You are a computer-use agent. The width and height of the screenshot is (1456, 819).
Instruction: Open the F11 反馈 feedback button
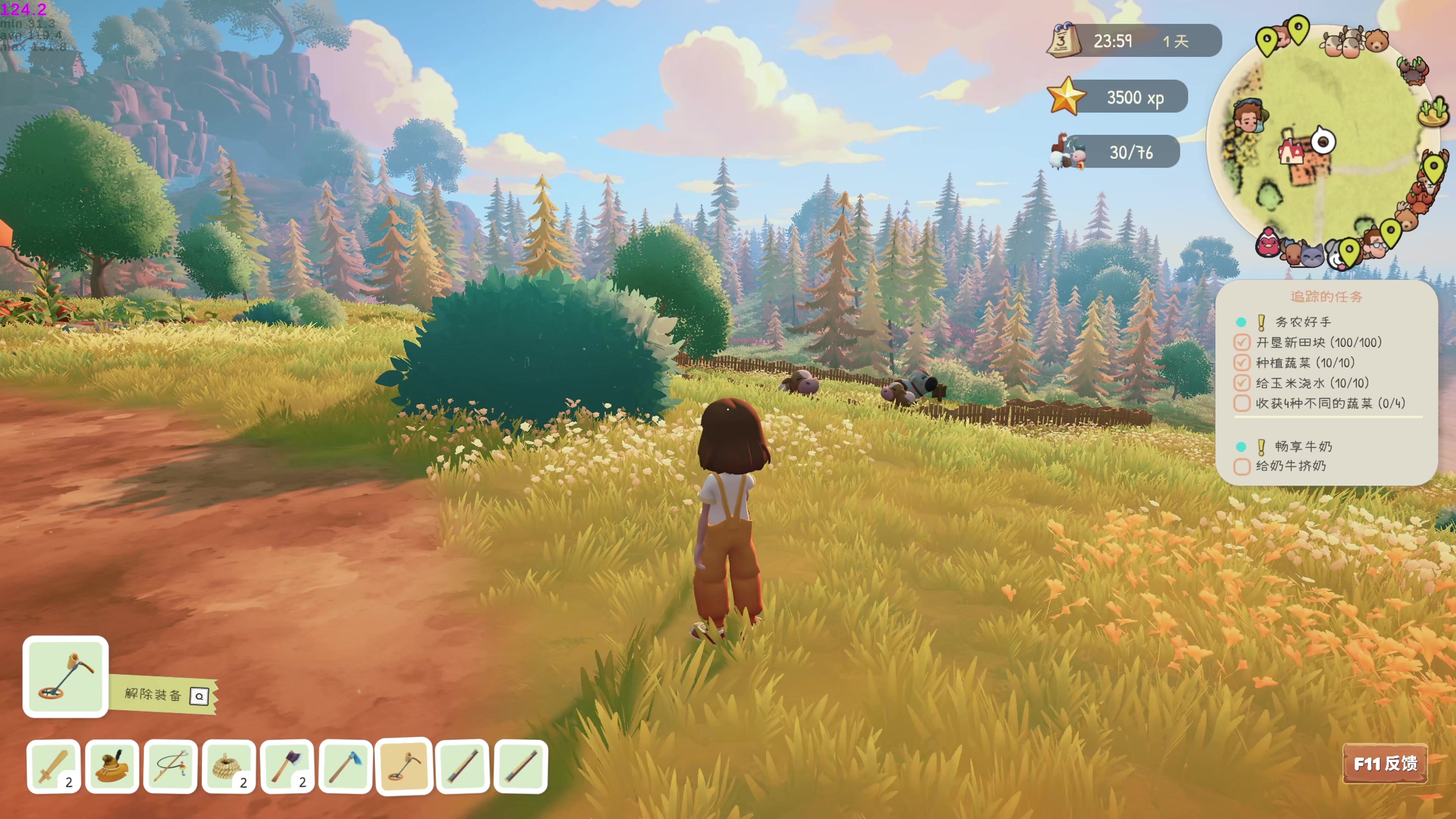[x=1385, y=764]
